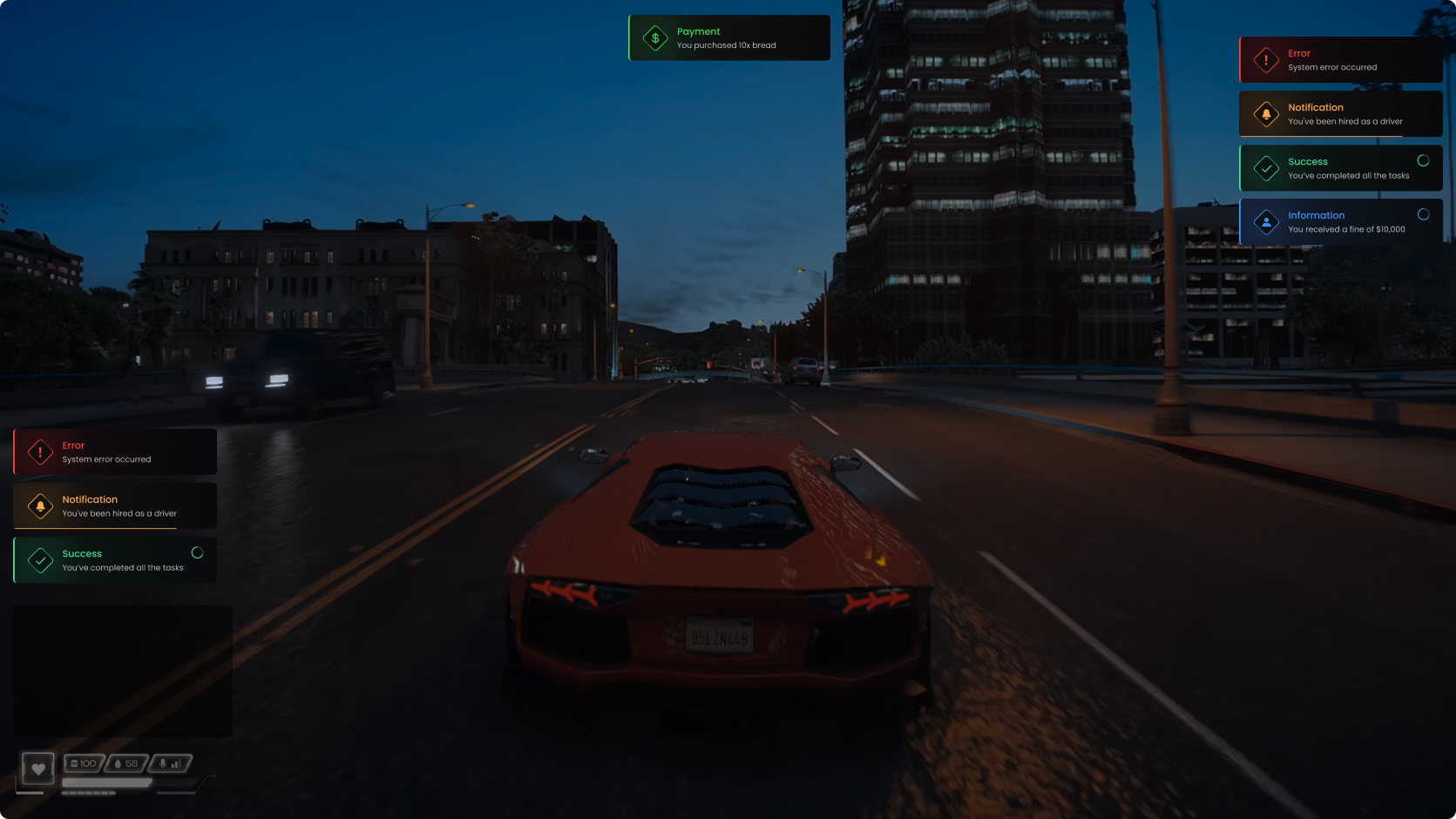The height and width of the screenshot is (819, 1456).
Task: Click the water droplet thirst icon showing 58
Action: (x=118, y=764)
